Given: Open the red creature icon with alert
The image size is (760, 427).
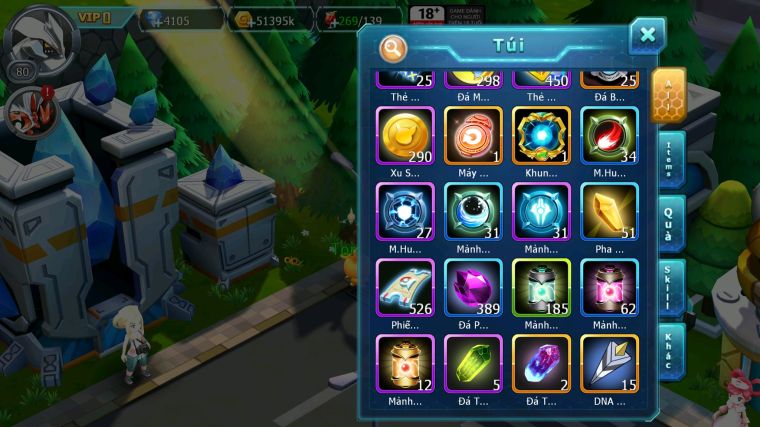Looking at the screenshot, I should click(x=27, y=111).
